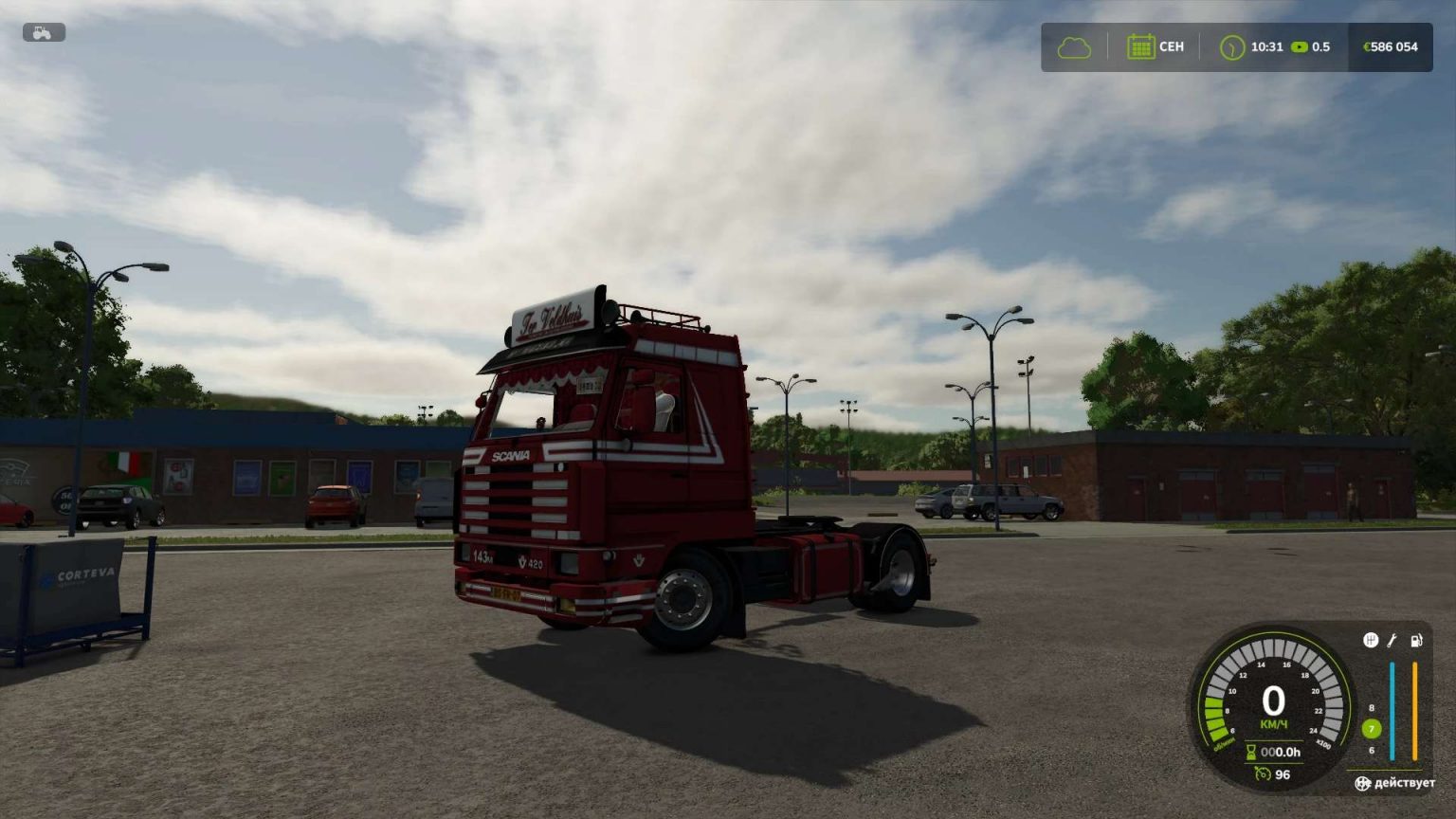This screenshot has width=1456, height=819.
Task: Click the clock icon beside 10:31
Action: (1232, 45)
